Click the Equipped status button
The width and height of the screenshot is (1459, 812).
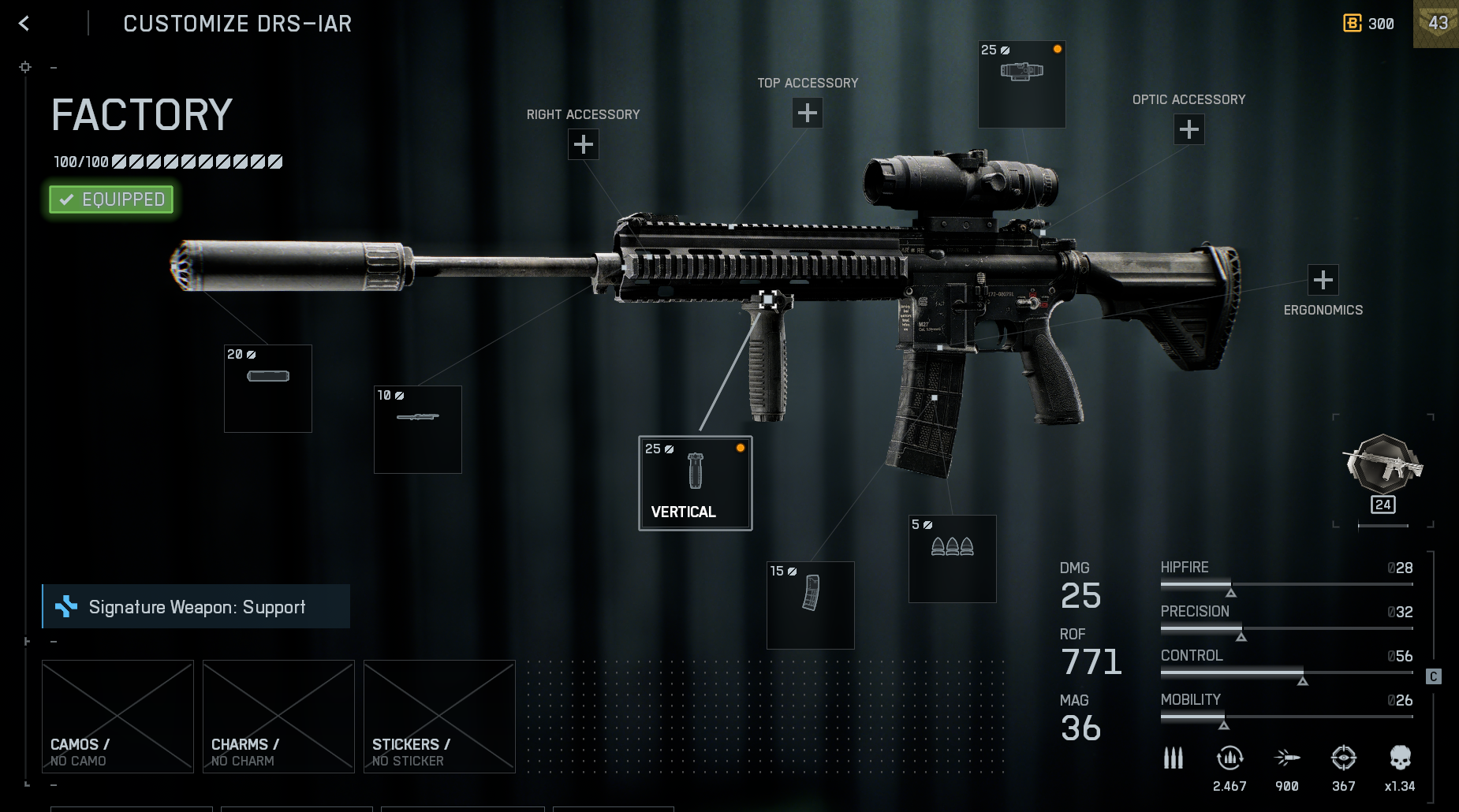111,199
